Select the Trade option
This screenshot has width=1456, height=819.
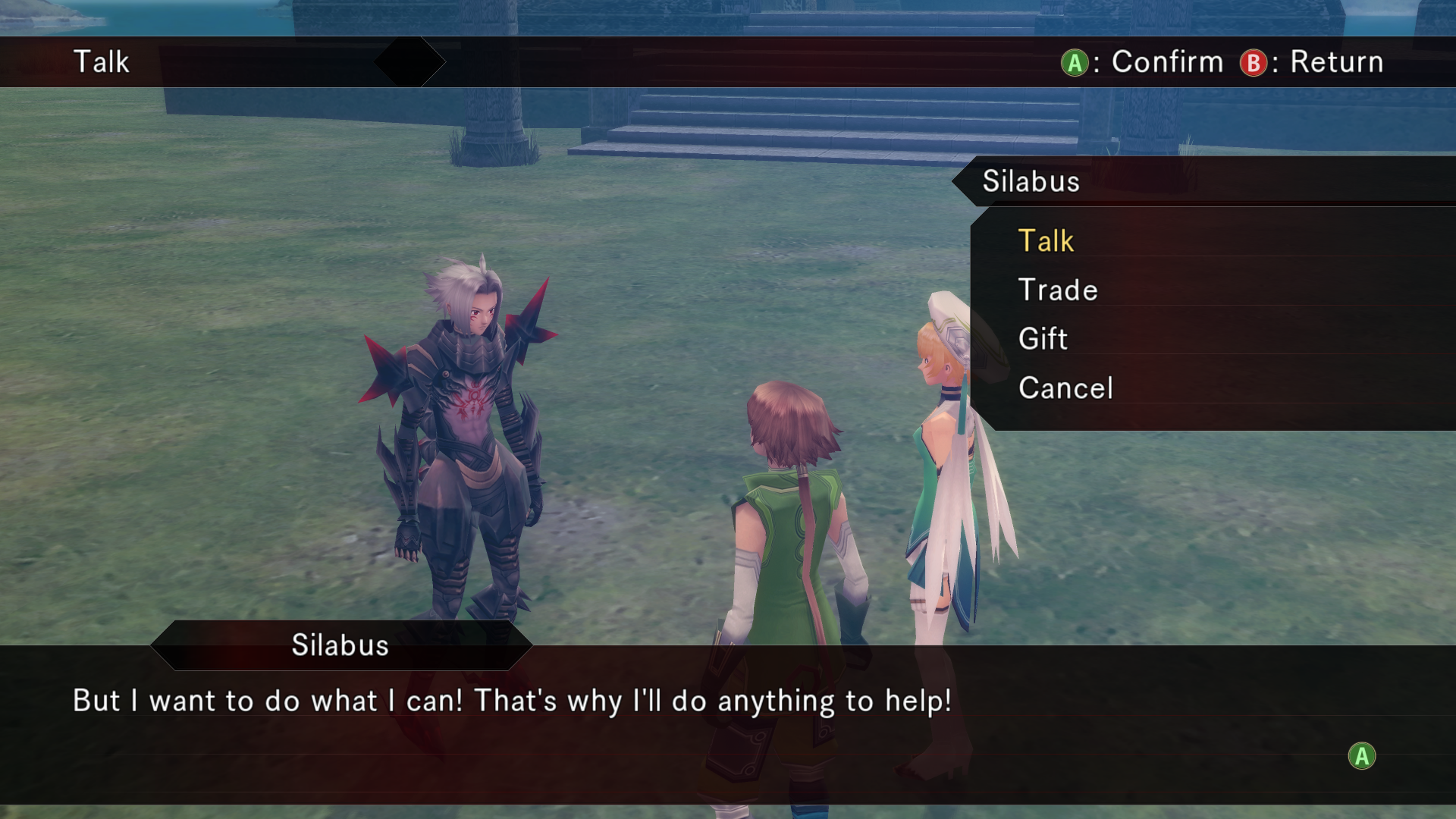point(1058,290)
